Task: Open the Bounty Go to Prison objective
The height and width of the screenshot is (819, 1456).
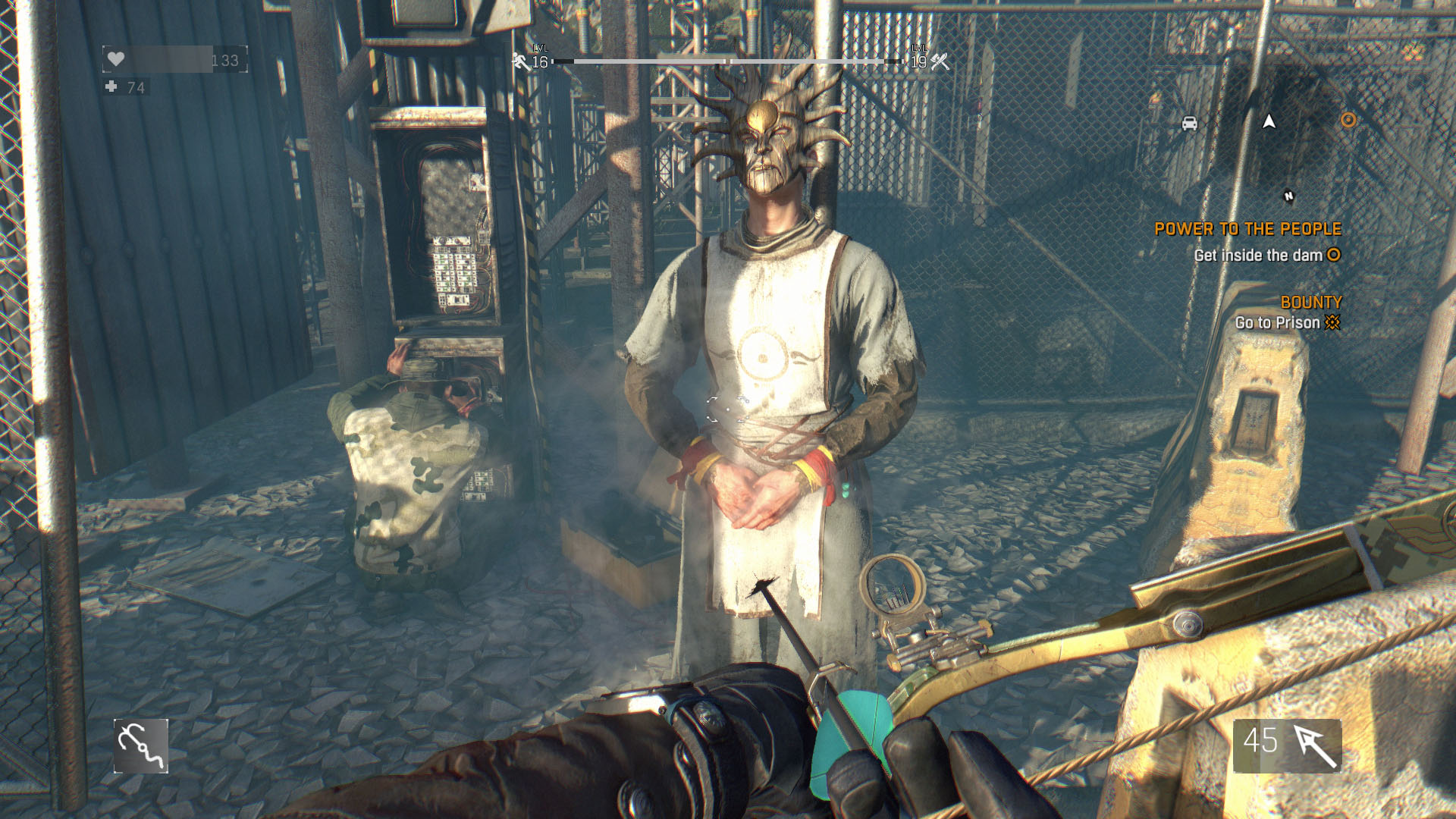Action: (x=1287, y=322)
